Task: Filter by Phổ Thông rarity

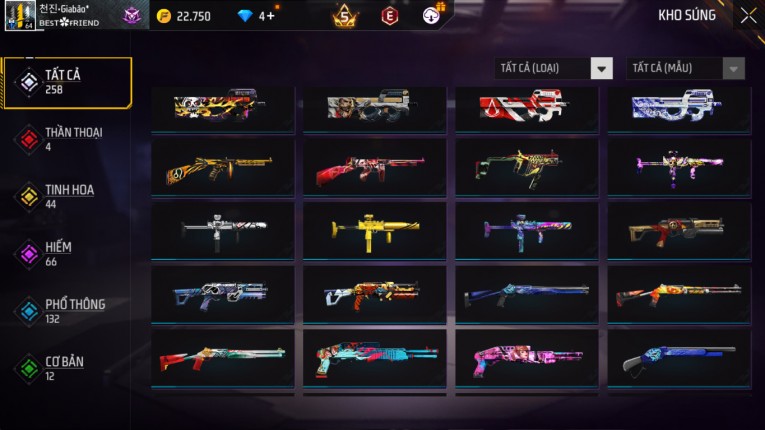Action: tap(67, 311)
